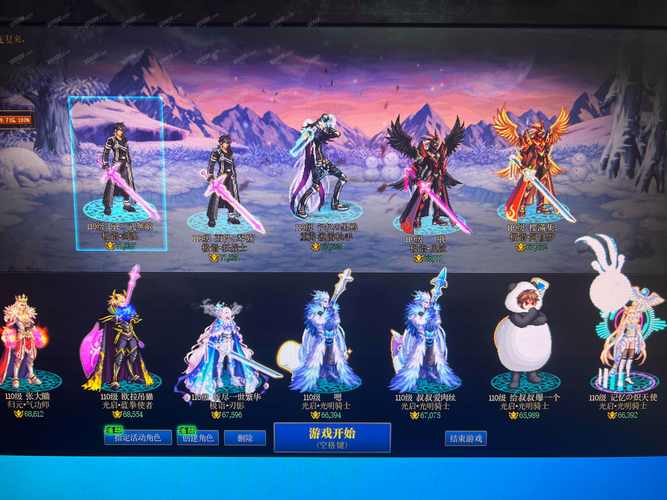Start the game with 游戏开始 button
The width and height of the screenshot is (667, 500).
pos(317,437)
